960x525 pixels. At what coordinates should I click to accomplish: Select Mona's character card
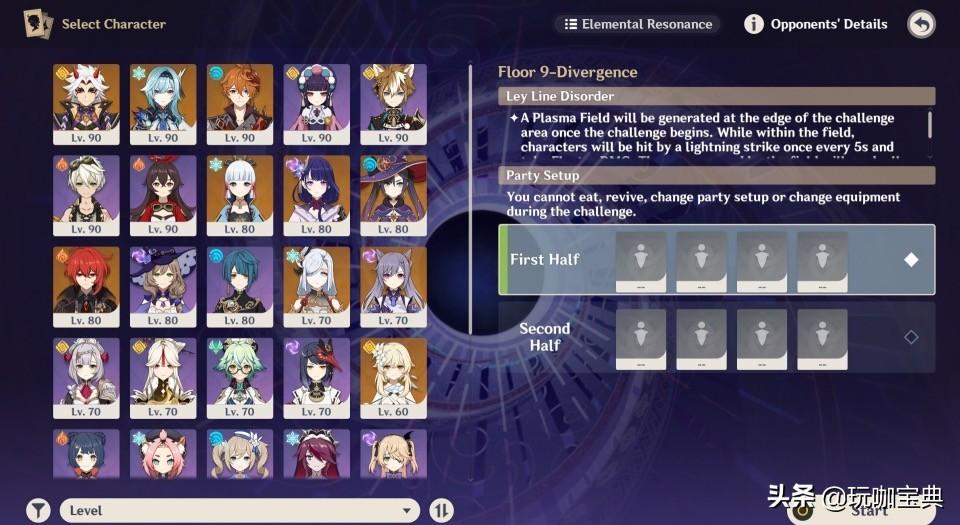point(394,195)
